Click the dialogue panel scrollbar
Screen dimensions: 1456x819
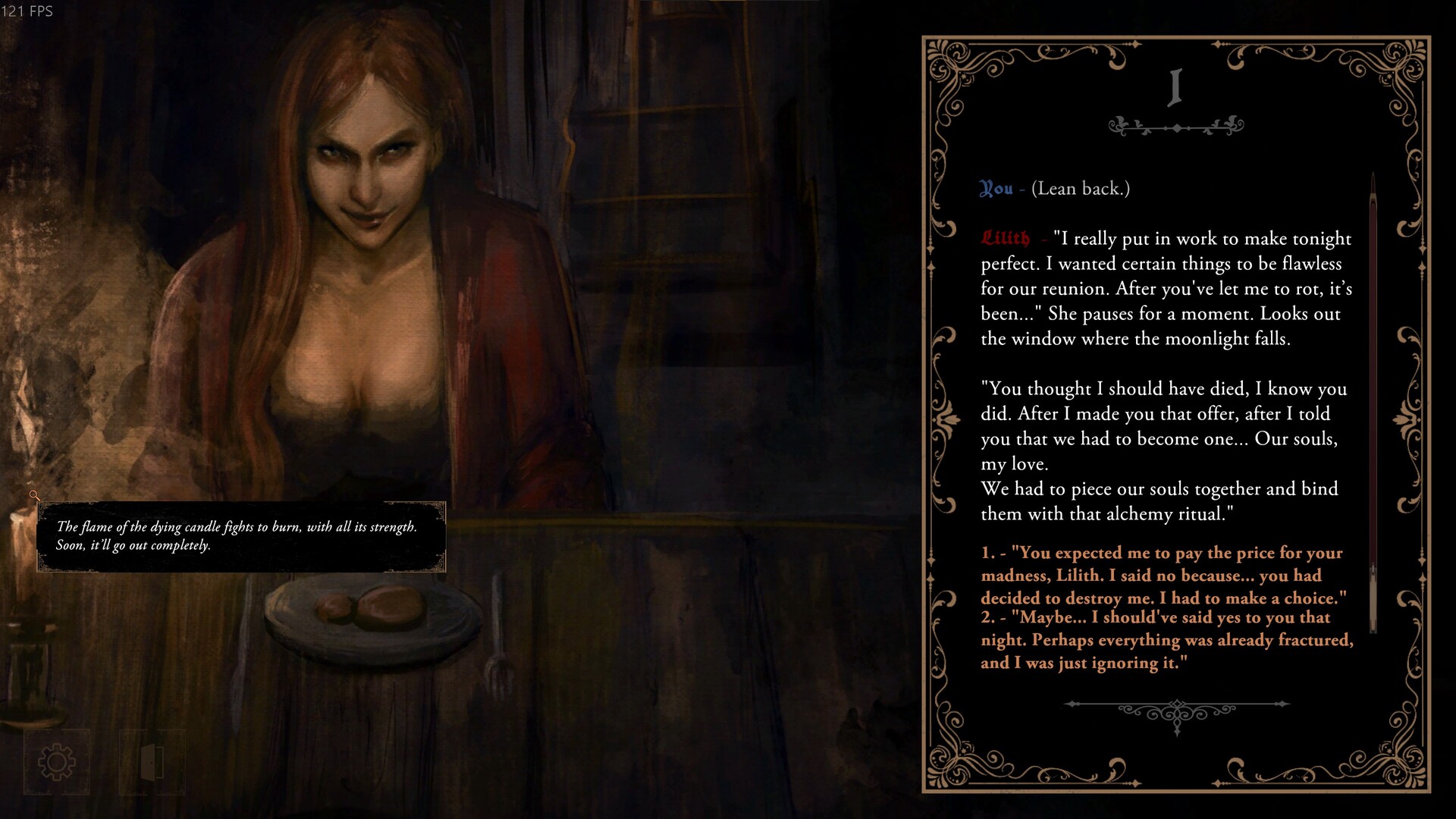[1373, 402]
